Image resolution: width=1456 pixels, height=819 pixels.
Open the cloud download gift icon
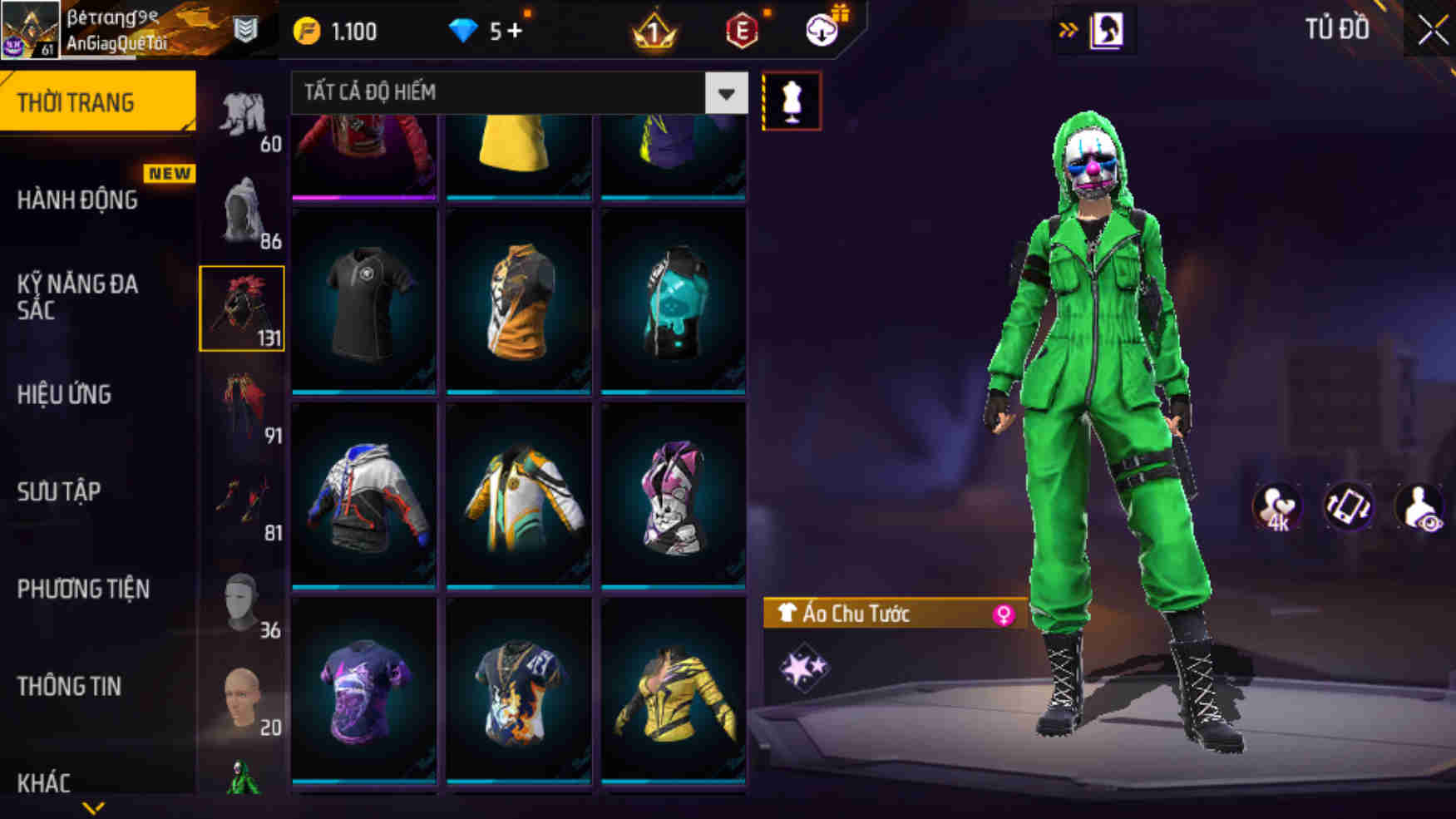click(x=822, y=27)
